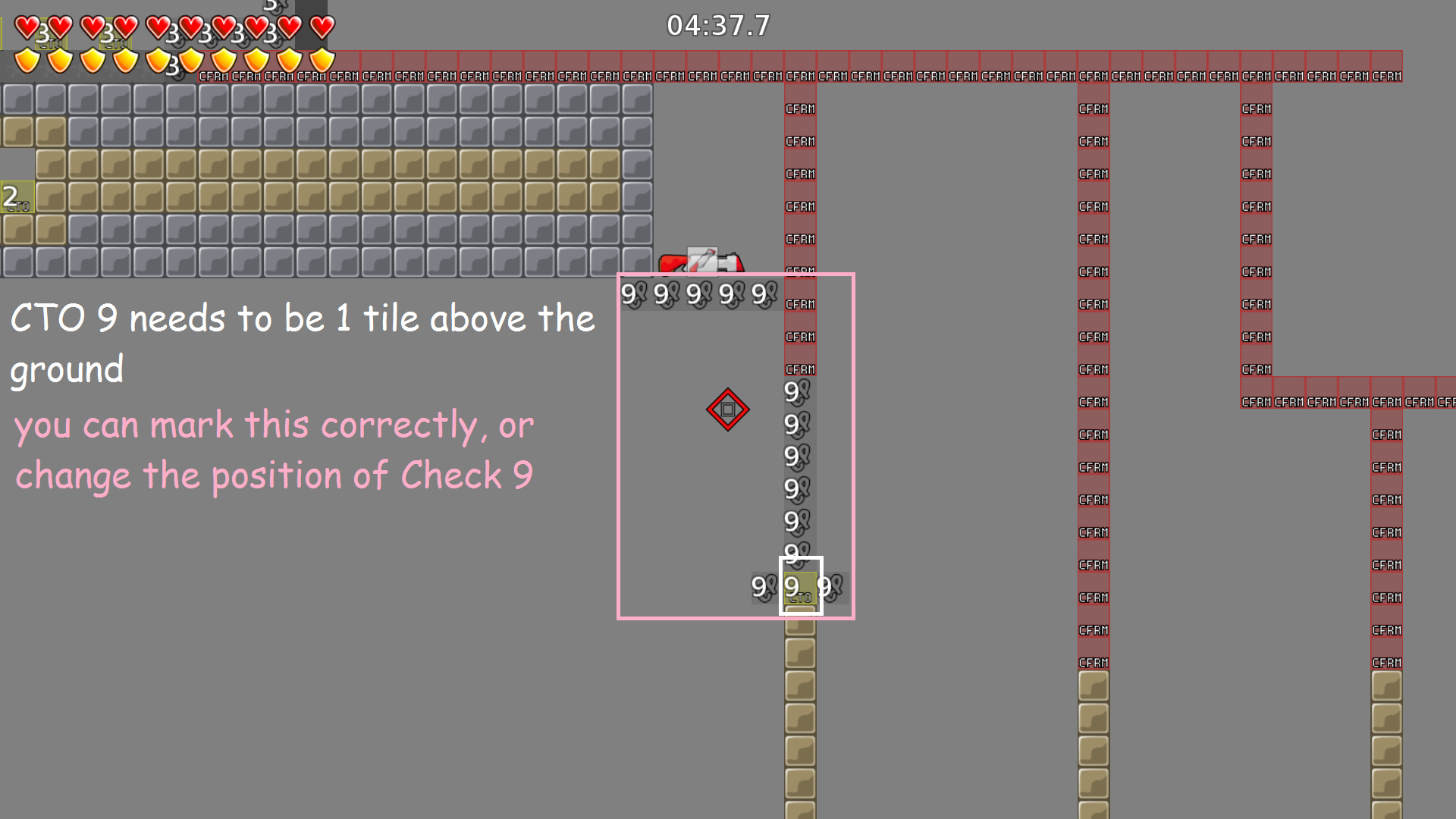Click a CFRM tile in the rightmost red column

coord(1386,500)
